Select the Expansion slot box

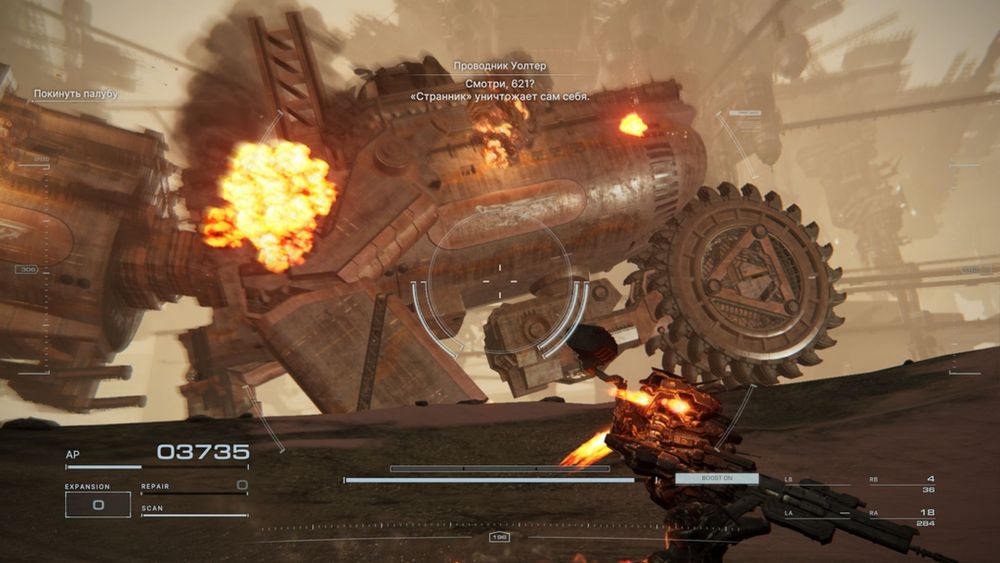click(x=97, y=505)
